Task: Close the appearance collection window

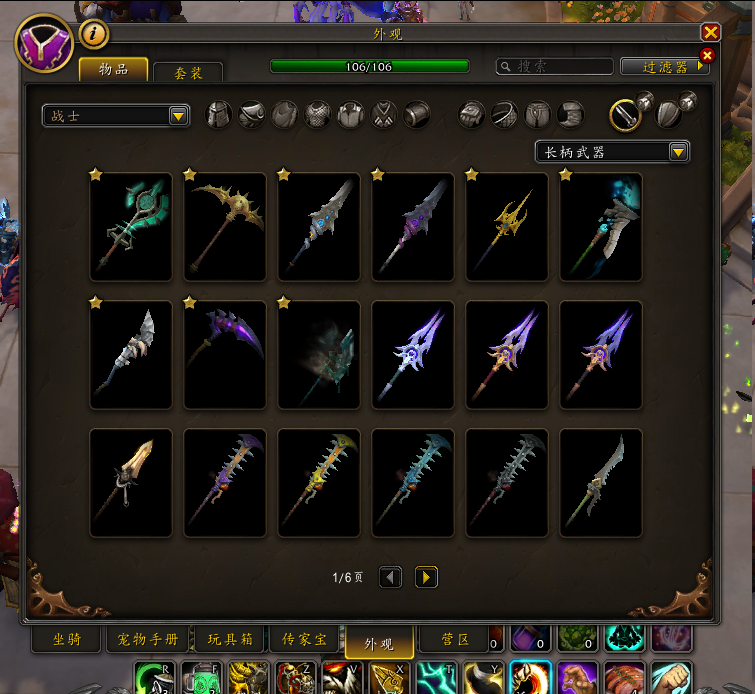Action: pos(710,33)
